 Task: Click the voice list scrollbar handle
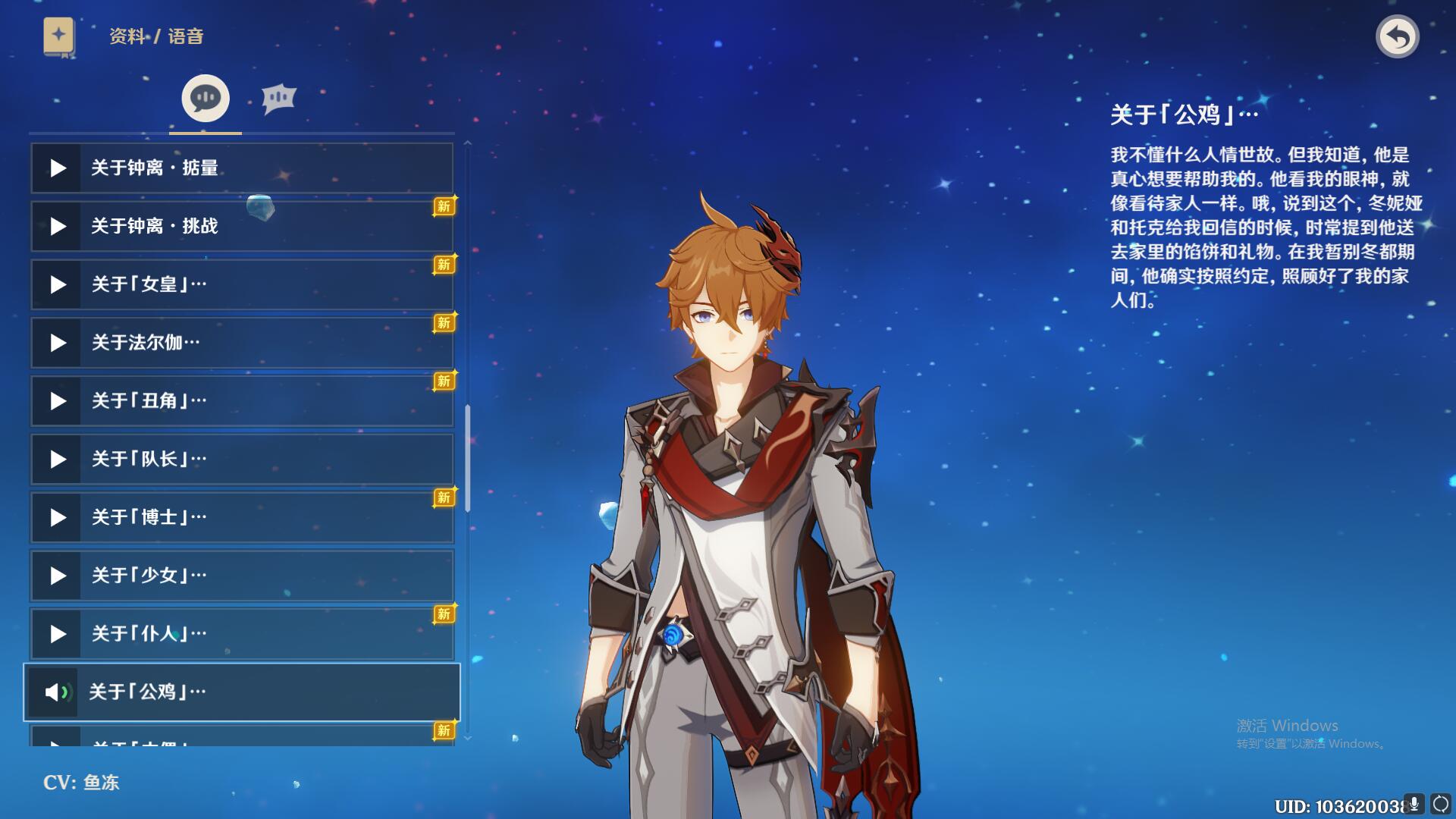pyautogui.click(x=468, y=458)
